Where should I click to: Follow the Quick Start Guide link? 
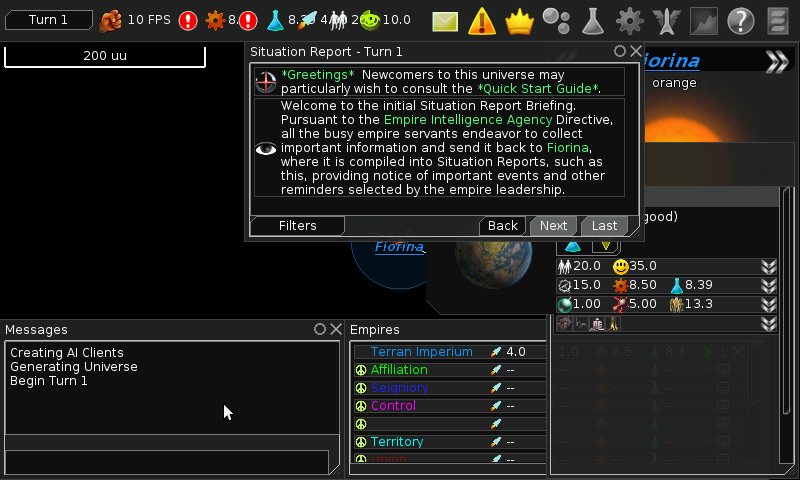click(x=539, y=89)
